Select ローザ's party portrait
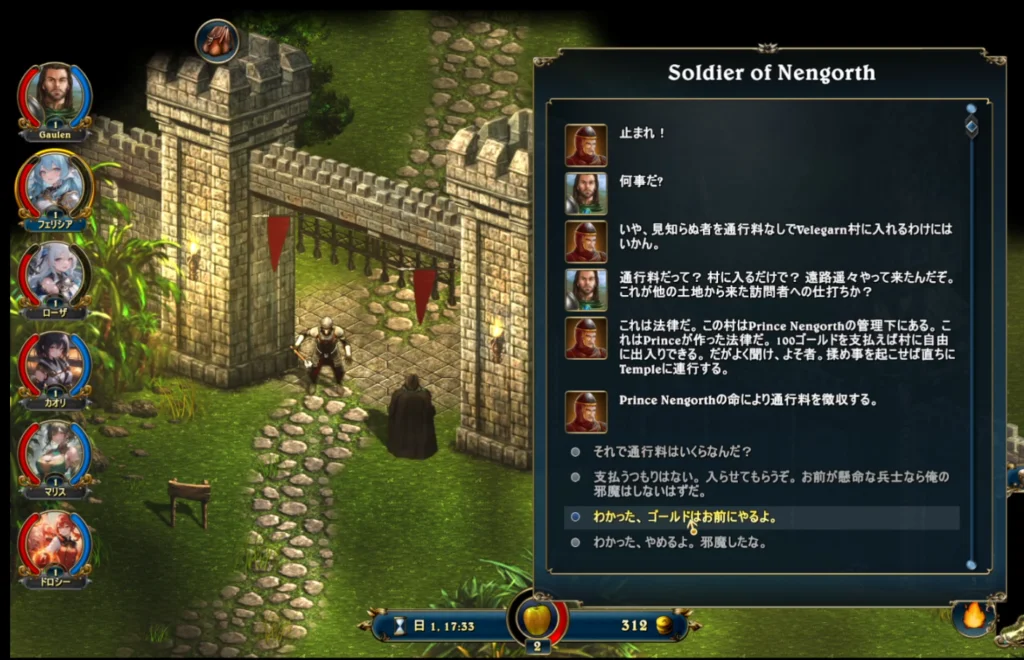This screenshot has height=660, width=1024. coord(55,271)
